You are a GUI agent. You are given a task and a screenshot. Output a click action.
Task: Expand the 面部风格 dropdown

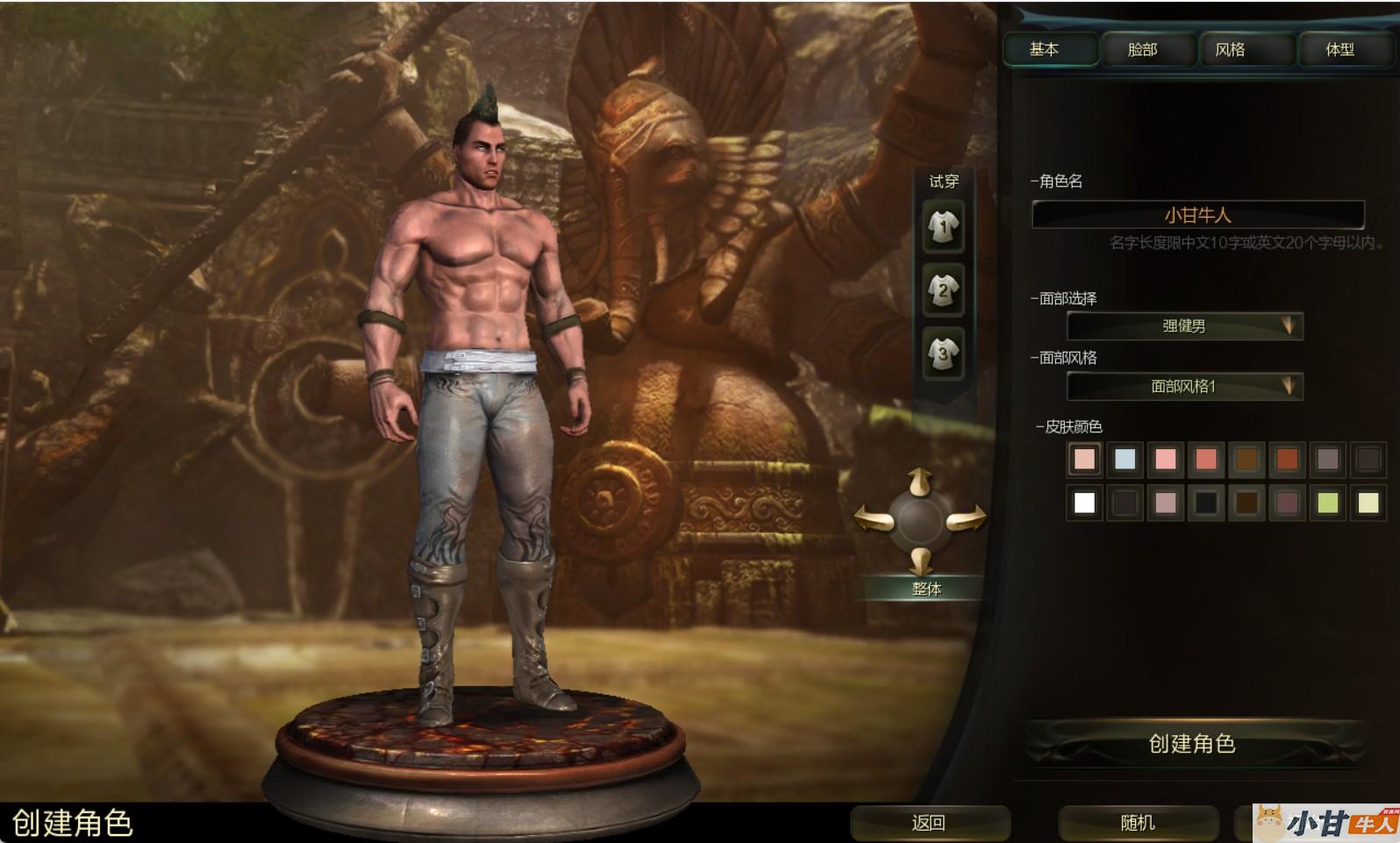tap(1184, 386)
